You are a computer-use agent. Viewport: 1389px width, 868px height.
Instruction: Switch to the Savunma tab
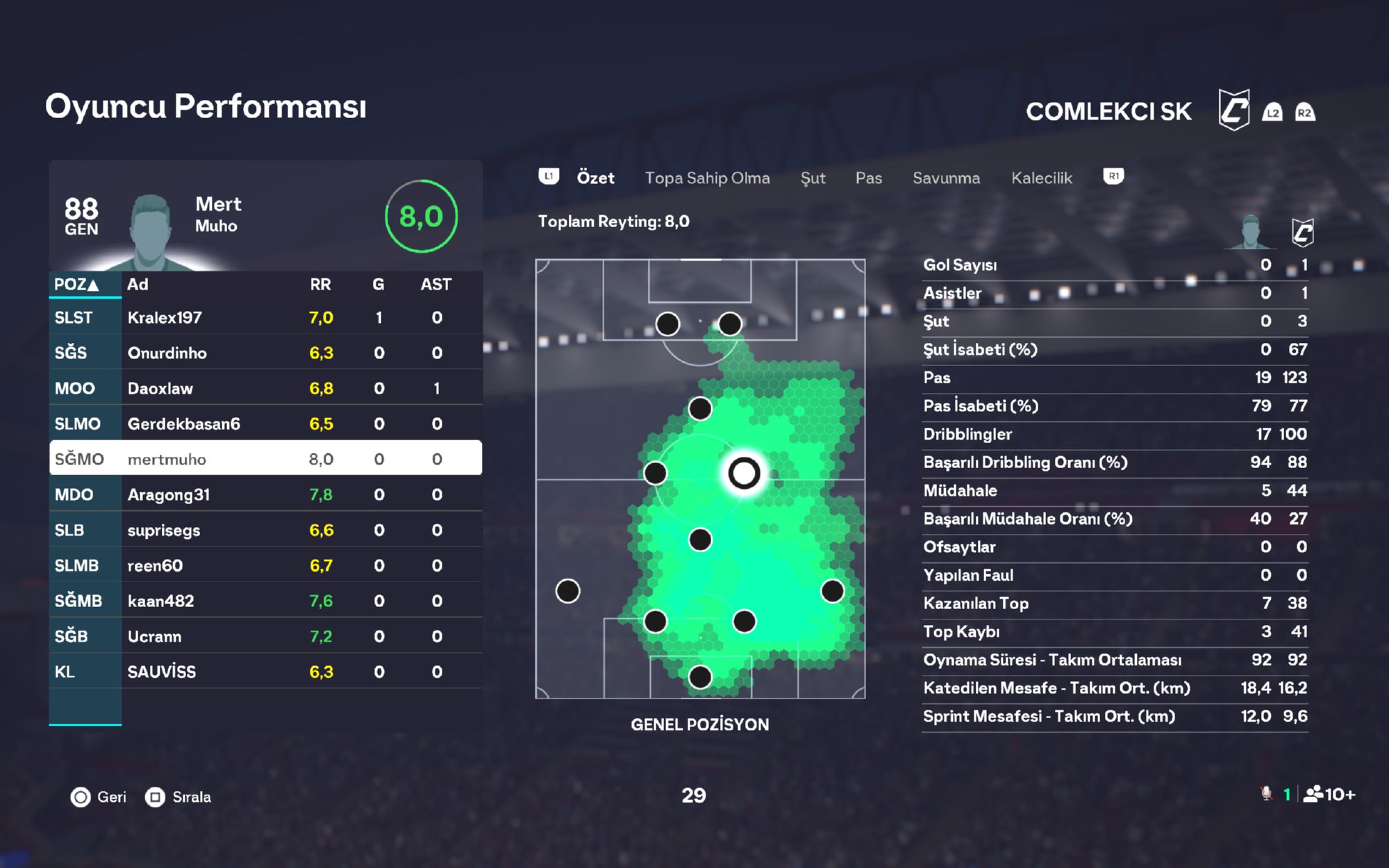coord(946,178)
